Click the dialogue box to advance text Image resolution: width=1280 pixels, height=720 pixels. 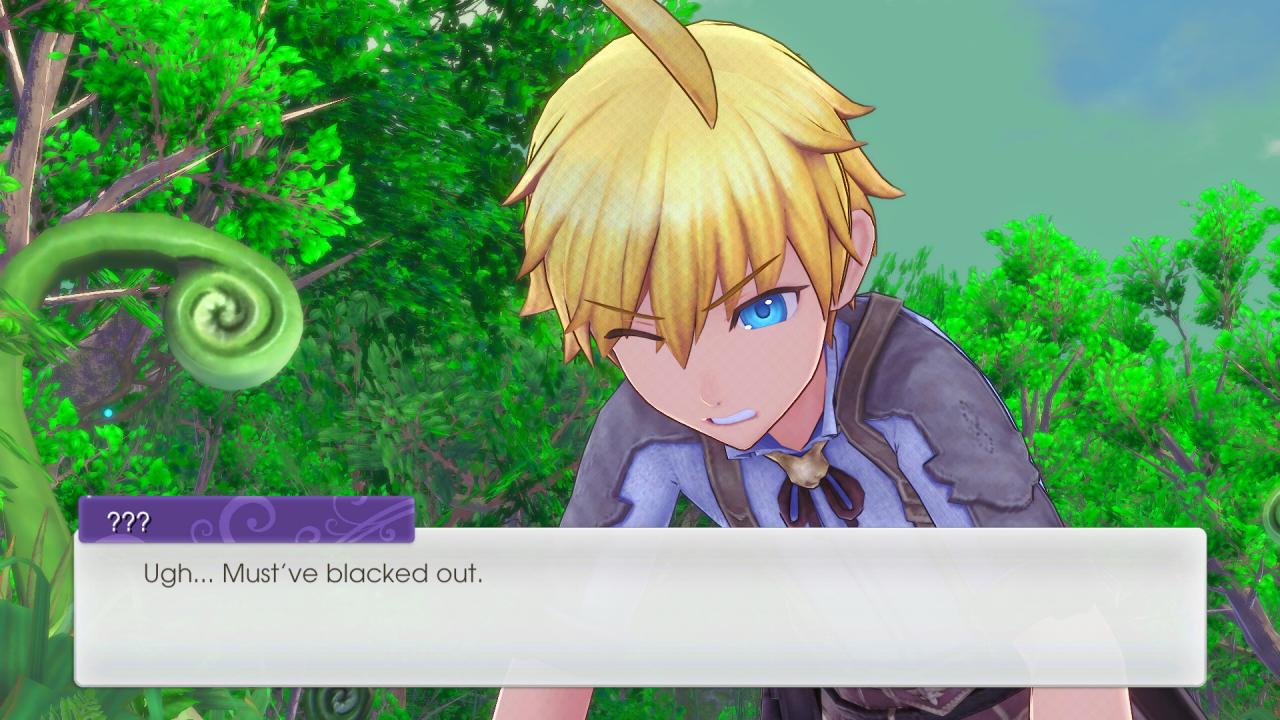pos(640,610)
